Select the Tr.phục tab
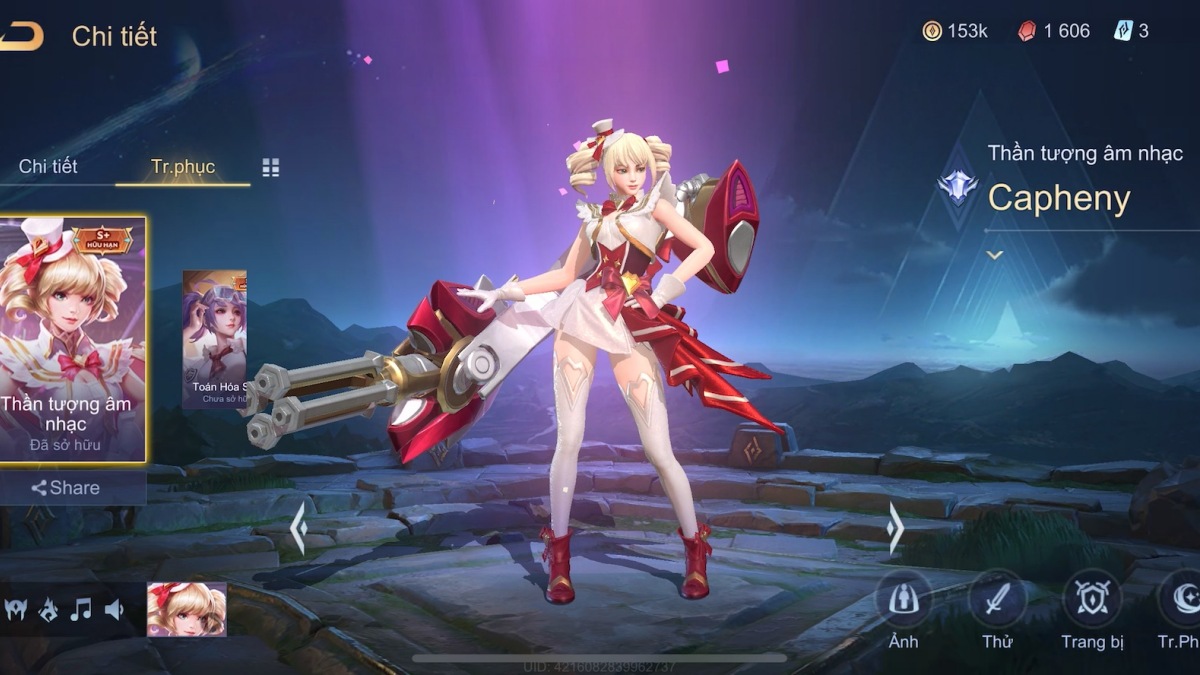 [x=182, y=166]
